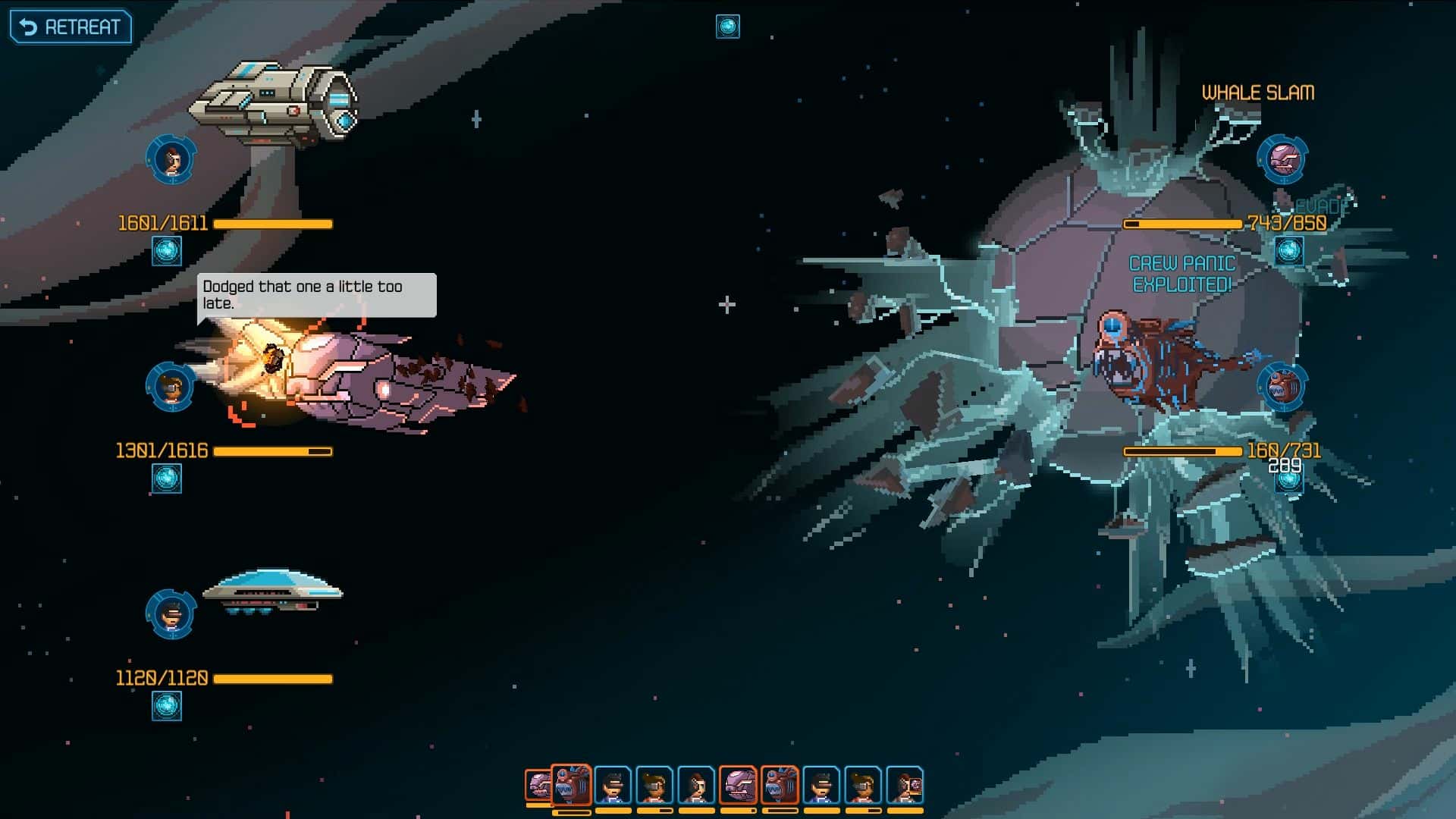Click the Retreat button
The width and height of the screenshot is (1456, 819).
pos(71,27)
